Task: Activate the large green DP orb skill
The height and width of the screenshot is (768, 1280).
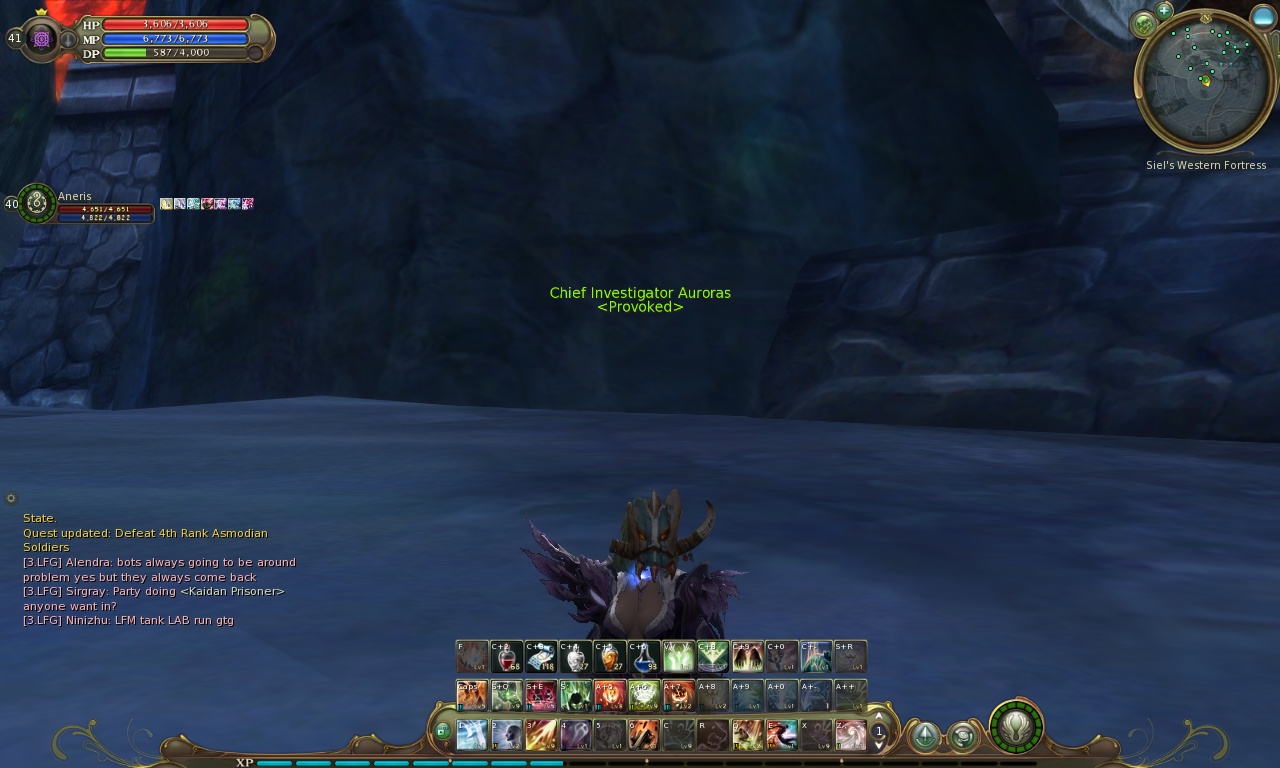Action: 1015,730
